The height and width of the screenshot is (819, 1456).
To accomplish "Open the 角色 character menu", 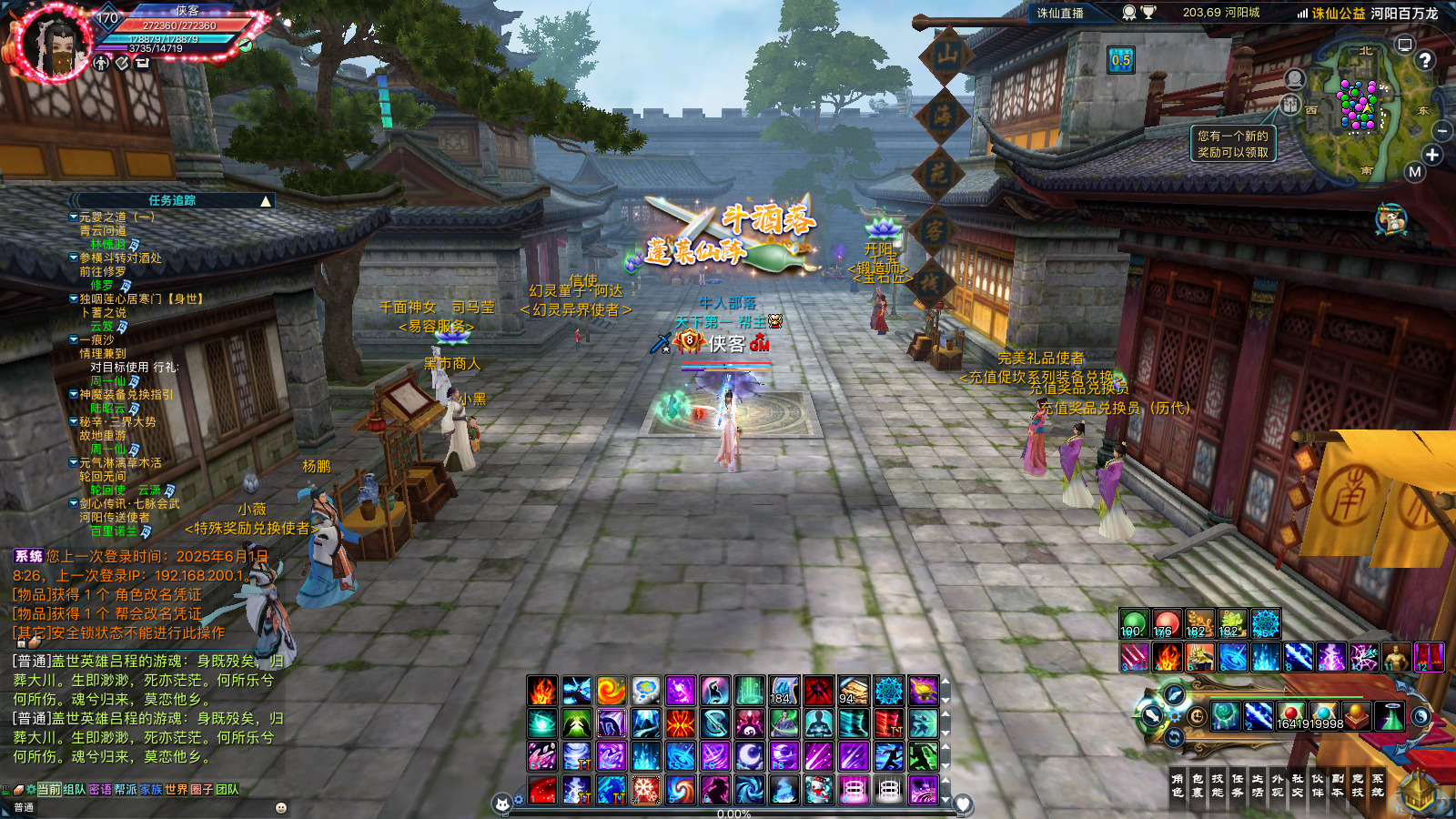I will coord(1178,785).
